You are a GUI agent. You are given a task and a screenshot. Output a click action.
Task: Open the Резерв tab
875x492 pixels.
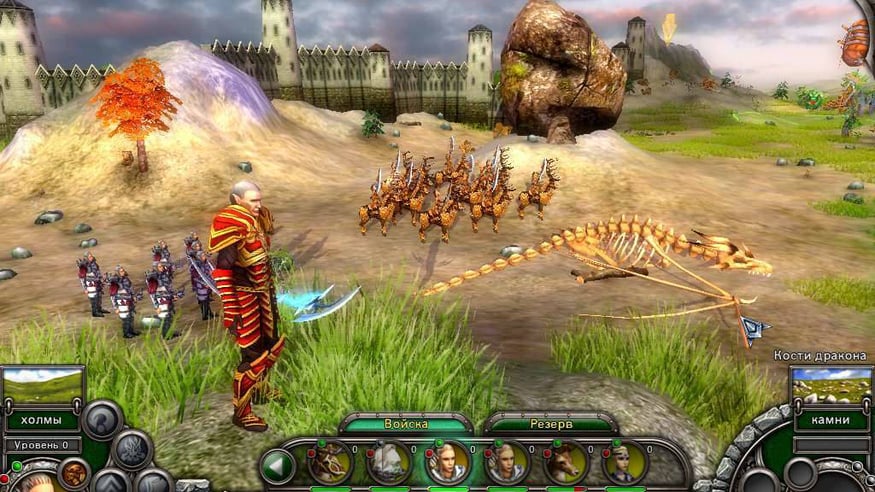pyautogui.click(x=550, y=424)
